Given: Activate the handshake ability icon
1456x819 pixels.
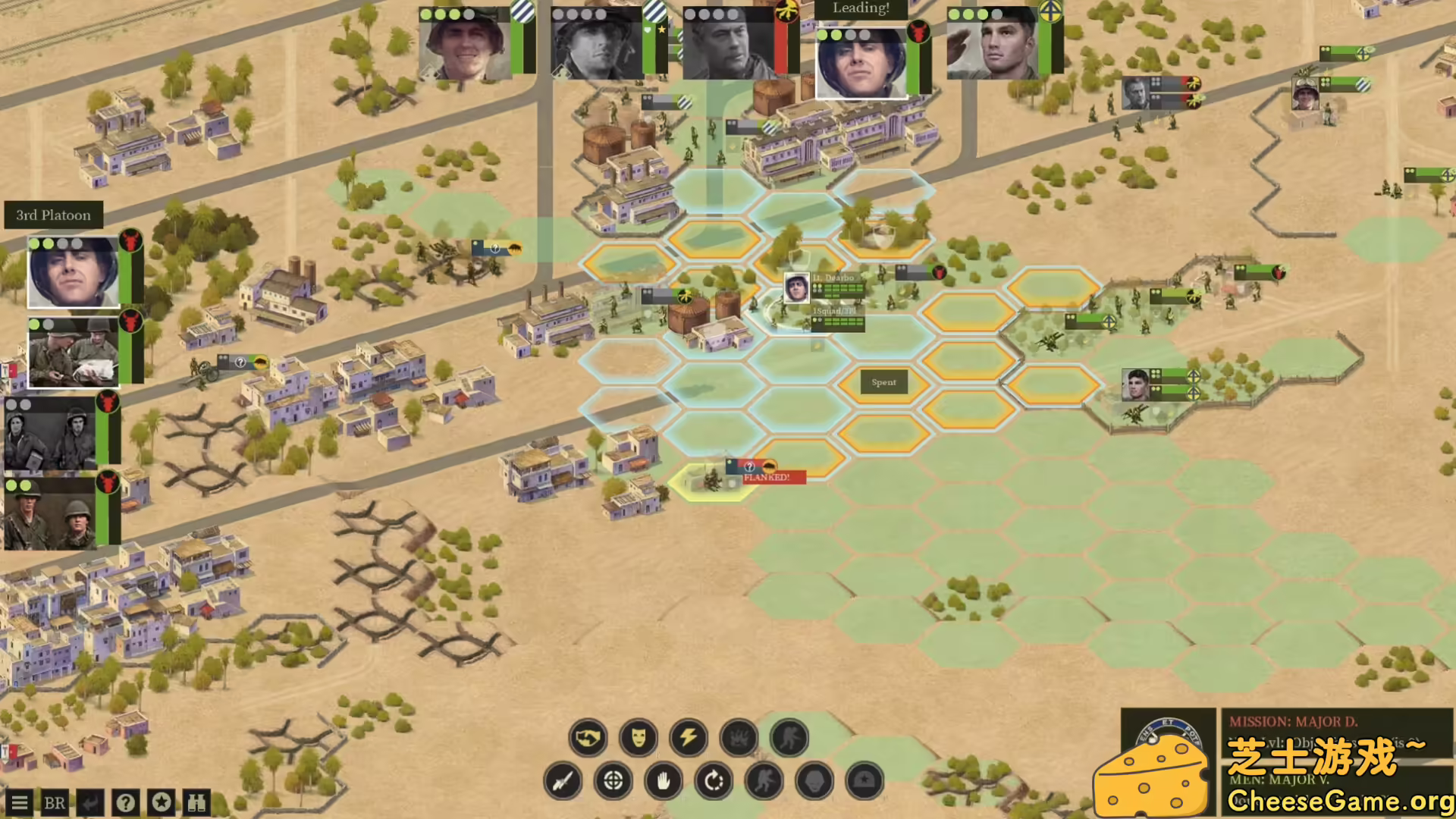Looking at the screenshot, I should [x=588, y=738].
